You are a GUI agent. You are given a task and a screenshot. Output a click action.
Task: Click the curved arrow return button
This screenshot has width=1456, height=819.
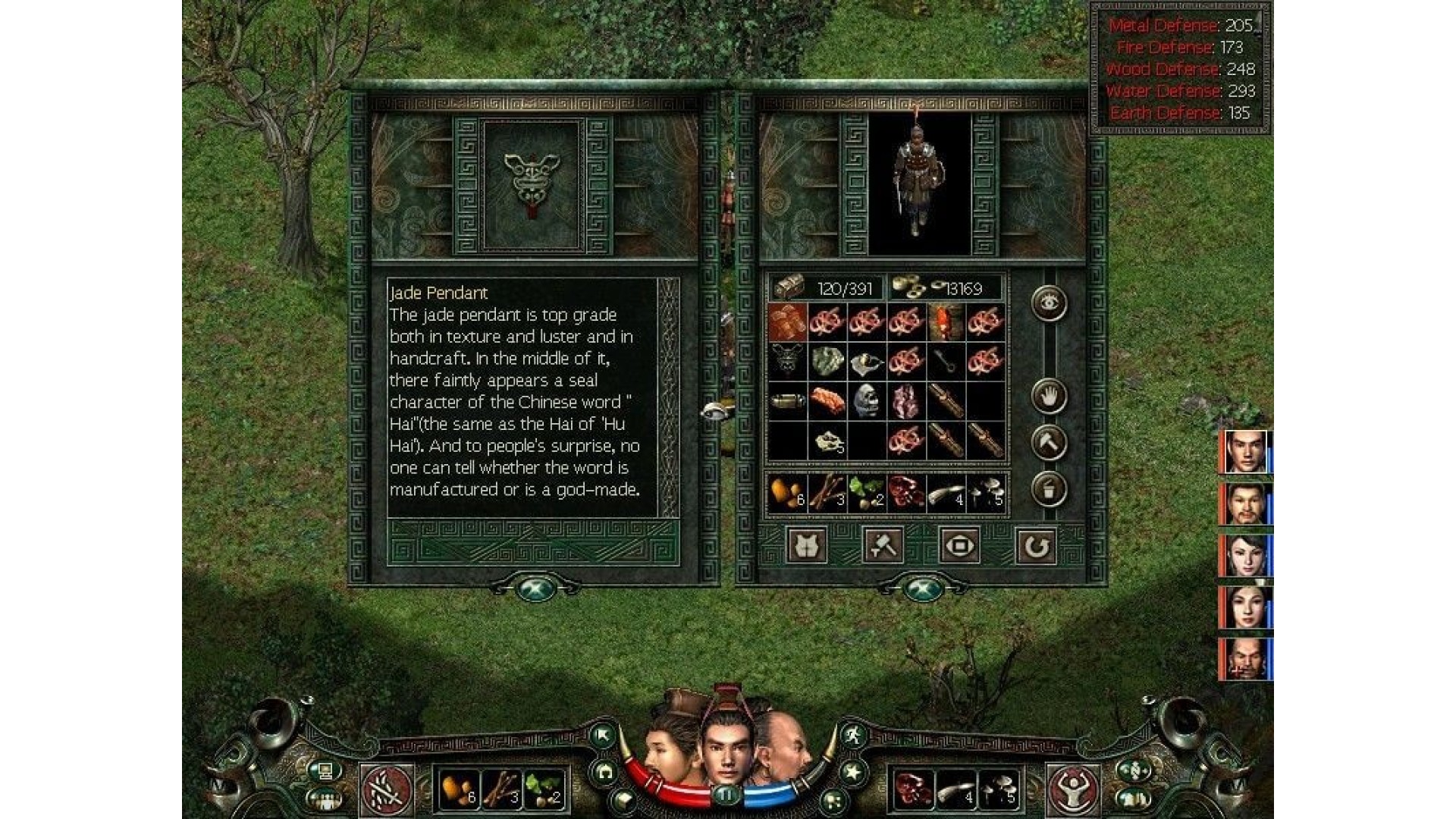pos(1036,545)
